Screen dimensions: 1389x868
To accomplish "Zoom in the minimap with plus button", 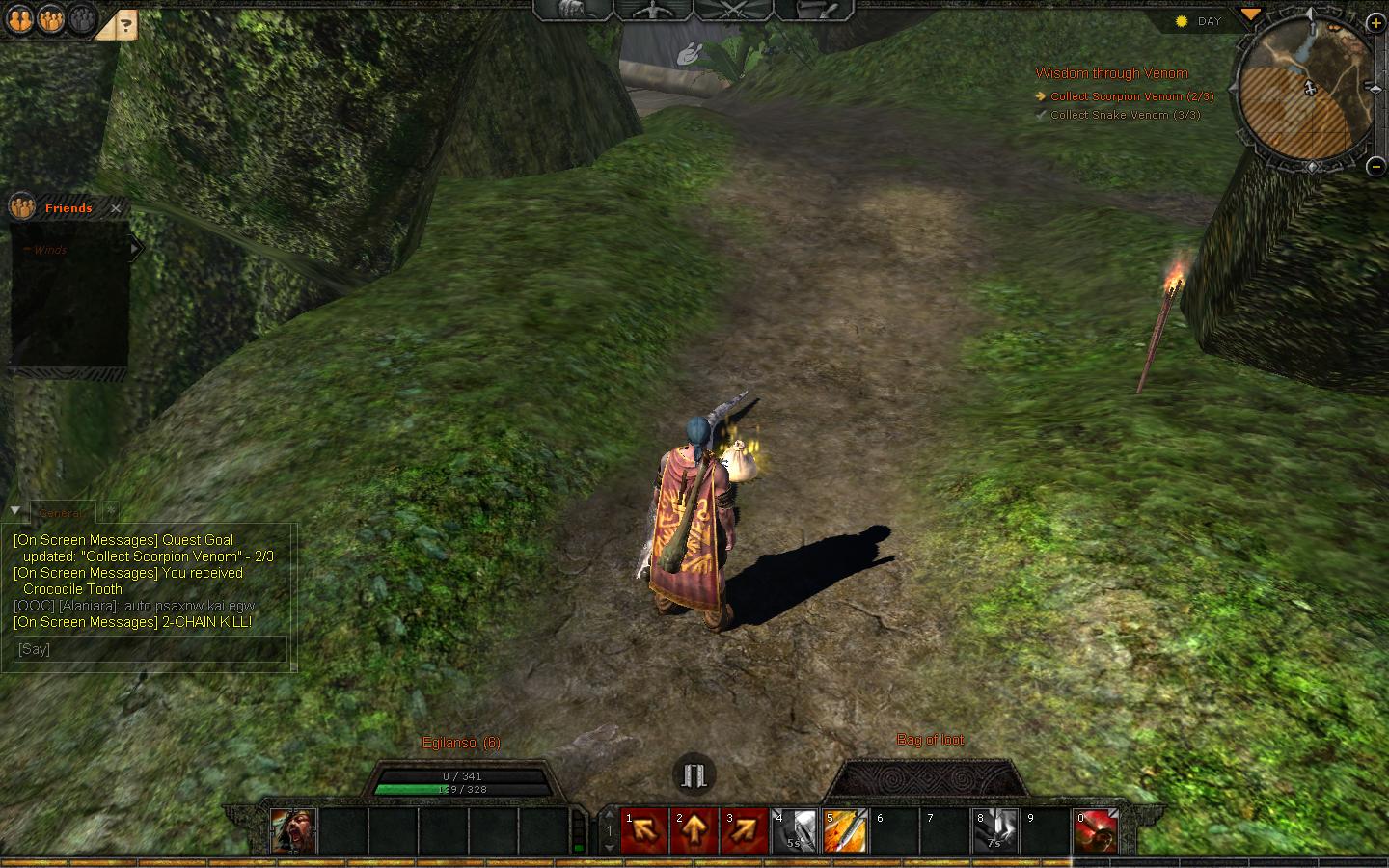I will [1375, 23].
